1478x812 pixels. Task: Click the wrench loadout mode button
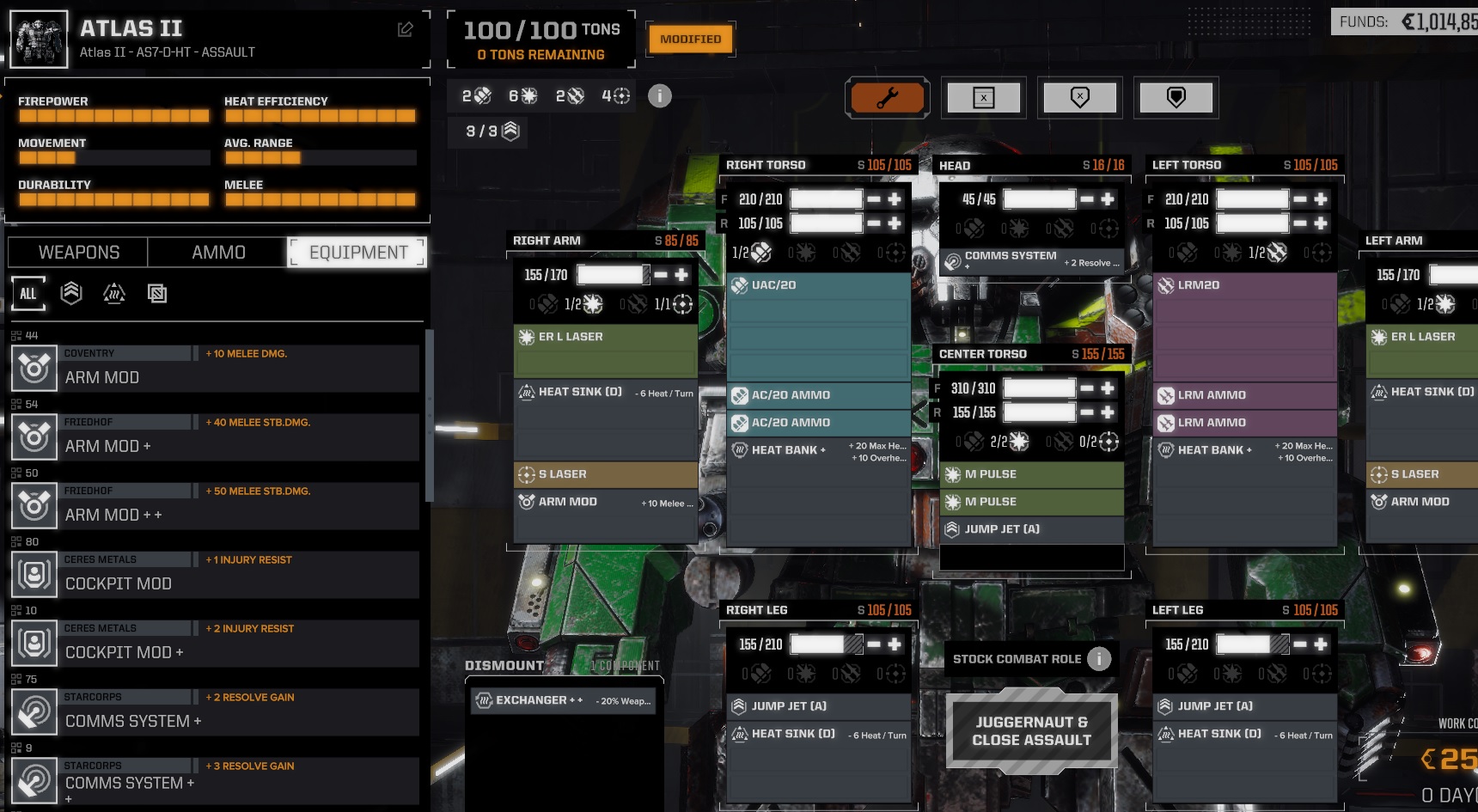(887, 98)
